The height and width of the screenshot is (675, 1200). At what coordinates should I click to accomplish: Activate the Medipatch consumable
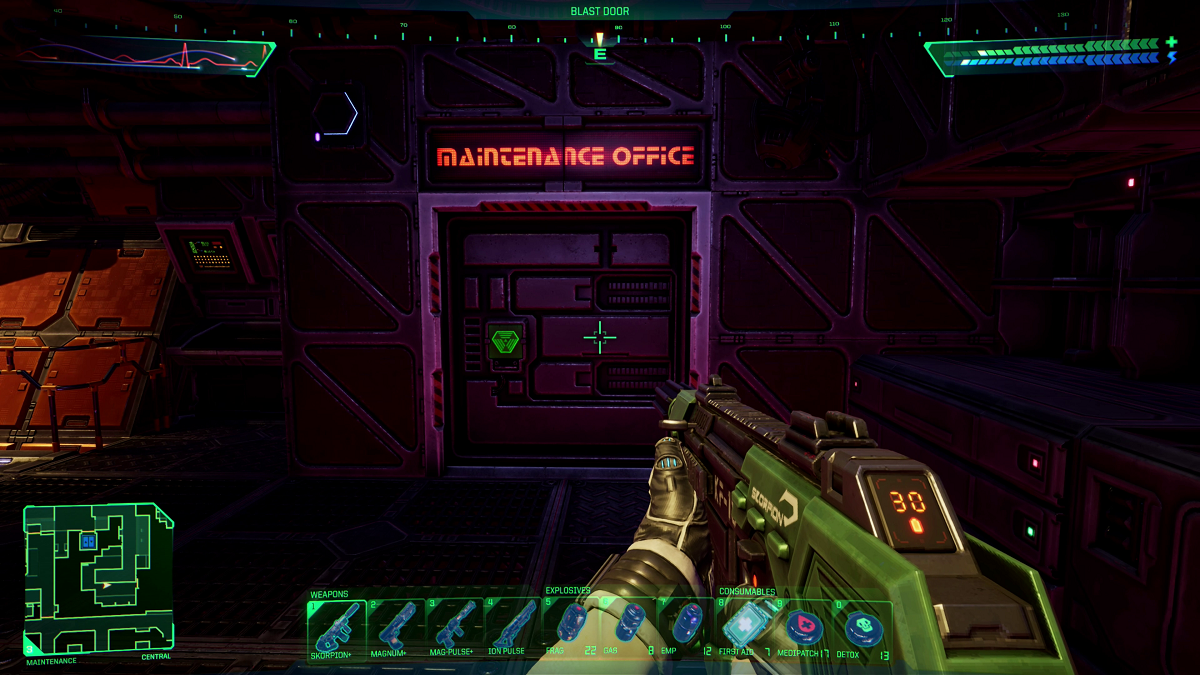(803, 628)
